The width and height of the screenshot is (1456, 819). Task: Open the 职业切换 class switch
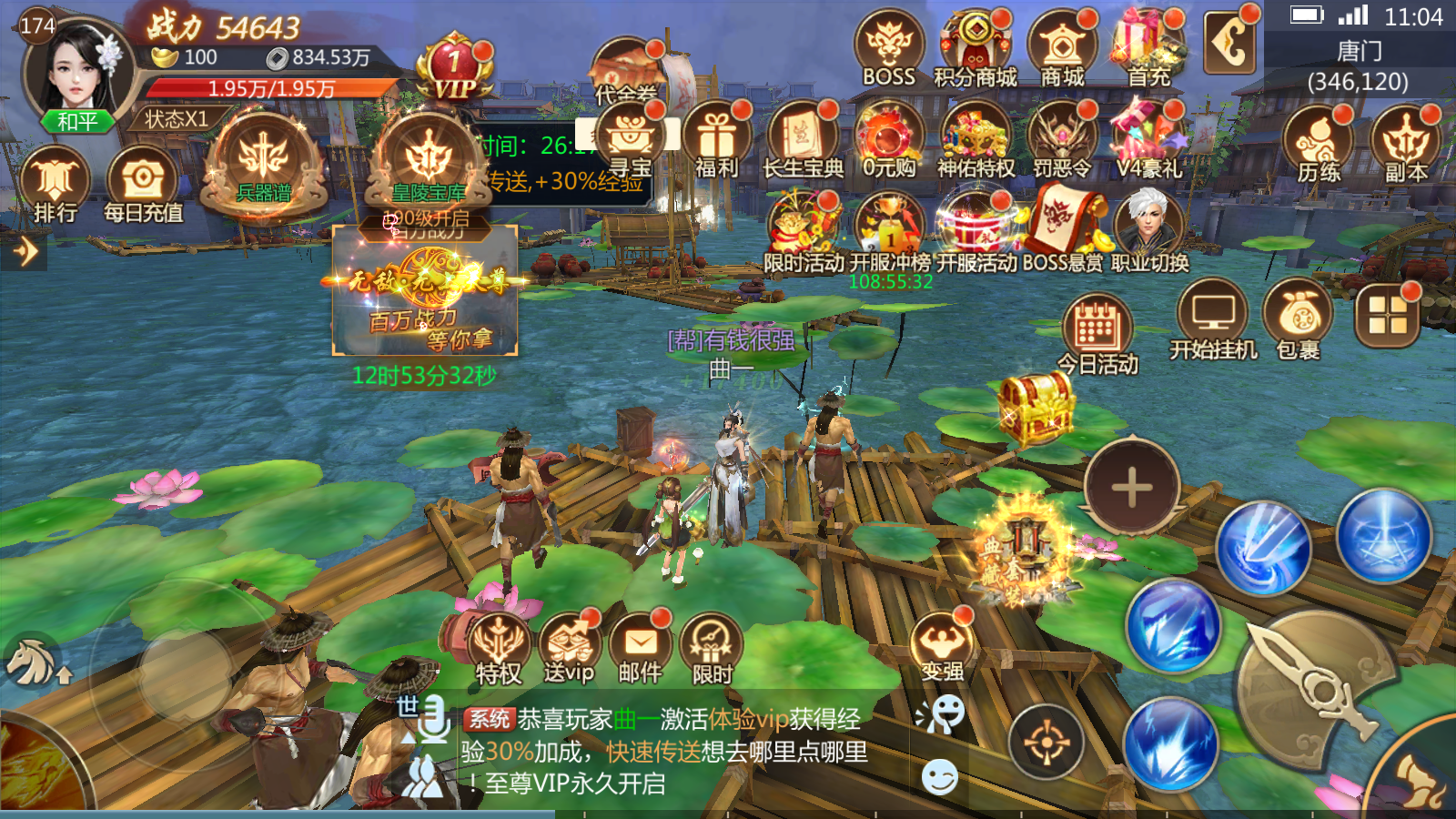click(1149, 227)
